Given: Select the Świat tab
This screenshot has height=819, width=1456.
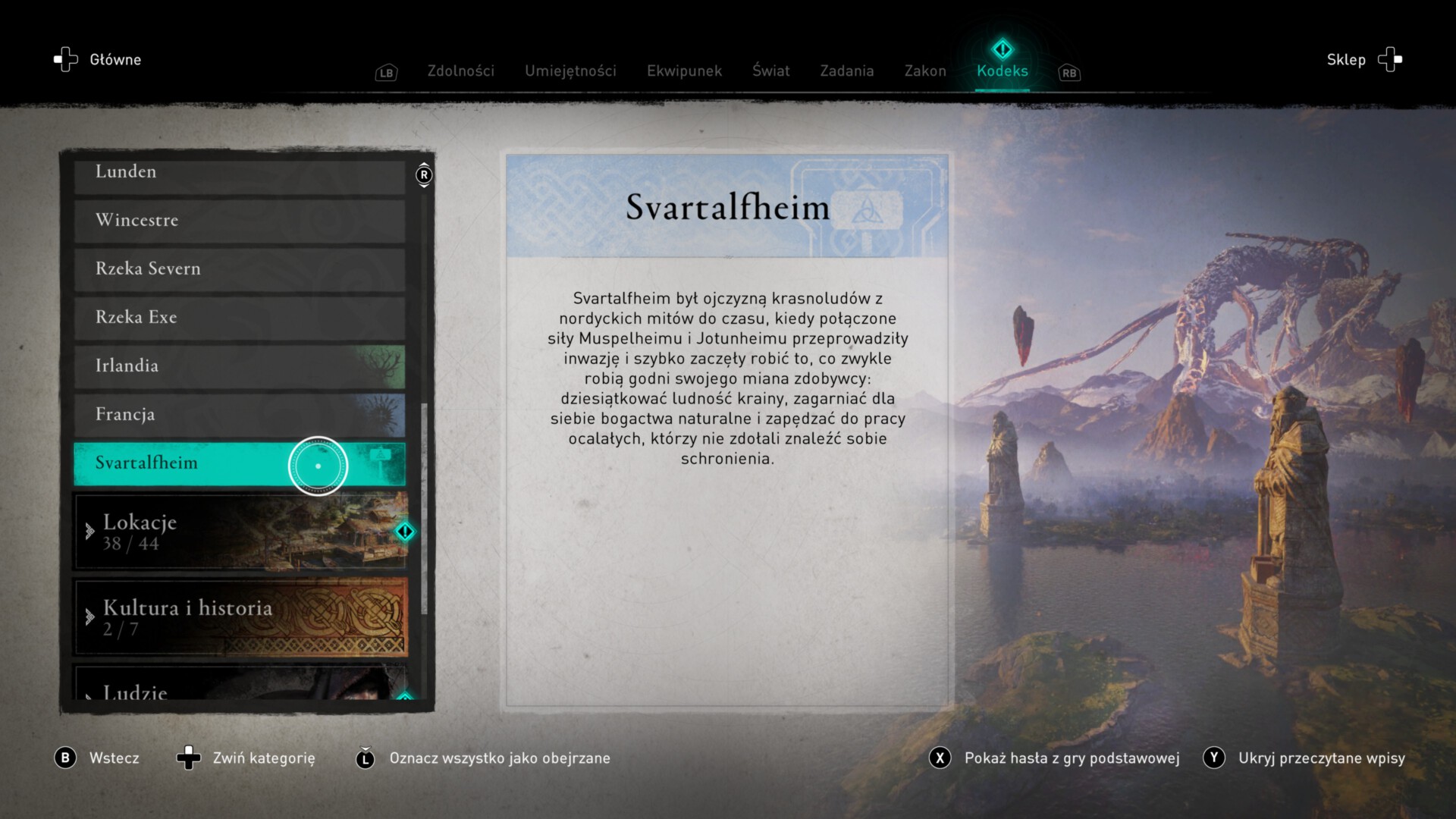Looking at the screenshot, I should tap(770, 71).
